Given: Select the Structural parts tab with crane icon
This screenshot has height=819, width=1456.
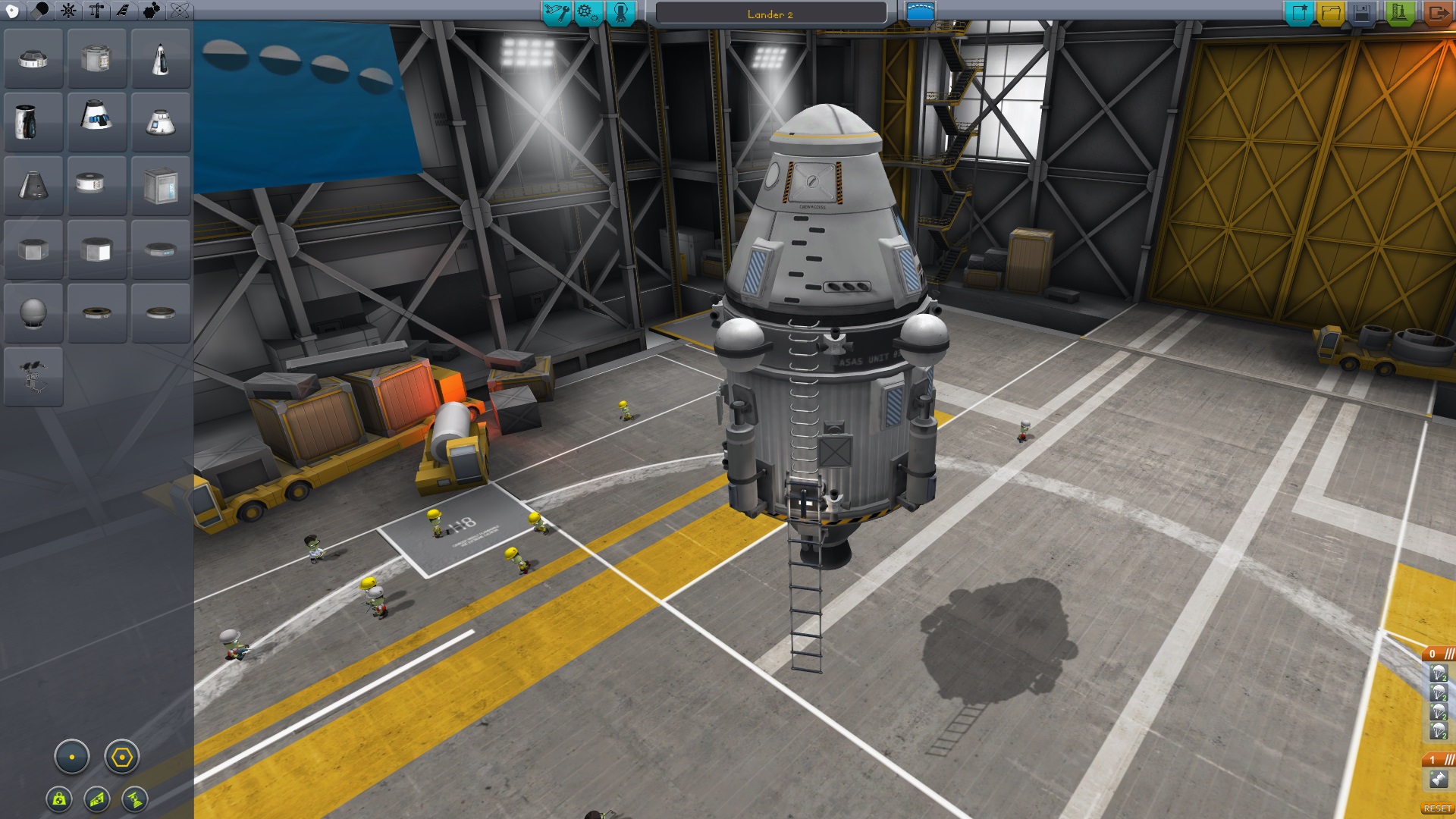Looking at the screenshot, I should (96, 11).
